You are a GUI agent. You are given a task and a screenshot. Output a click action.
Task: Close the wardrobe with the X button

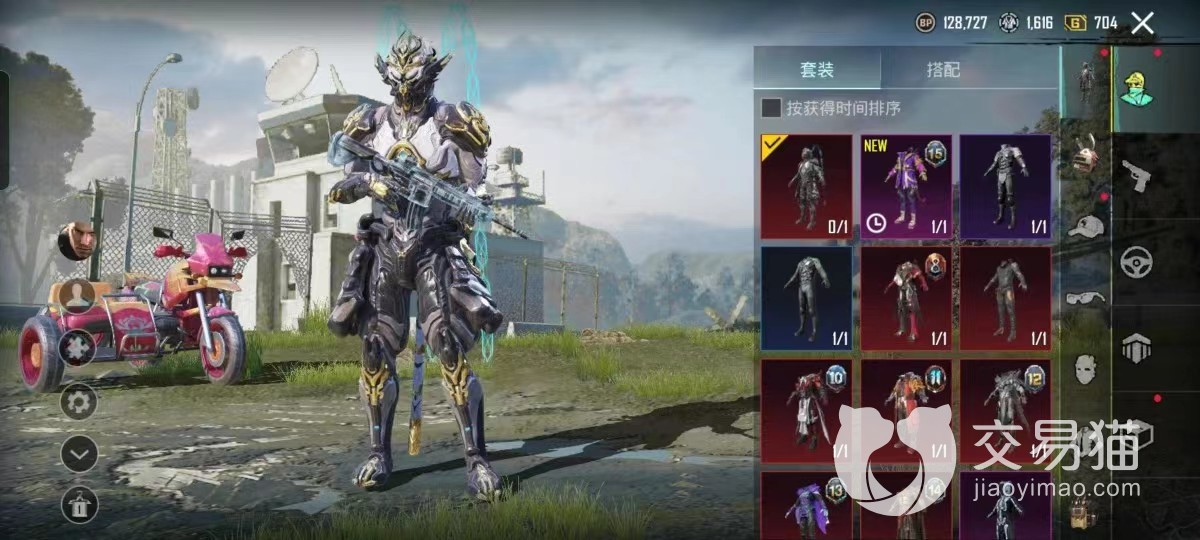point(1142,23)
